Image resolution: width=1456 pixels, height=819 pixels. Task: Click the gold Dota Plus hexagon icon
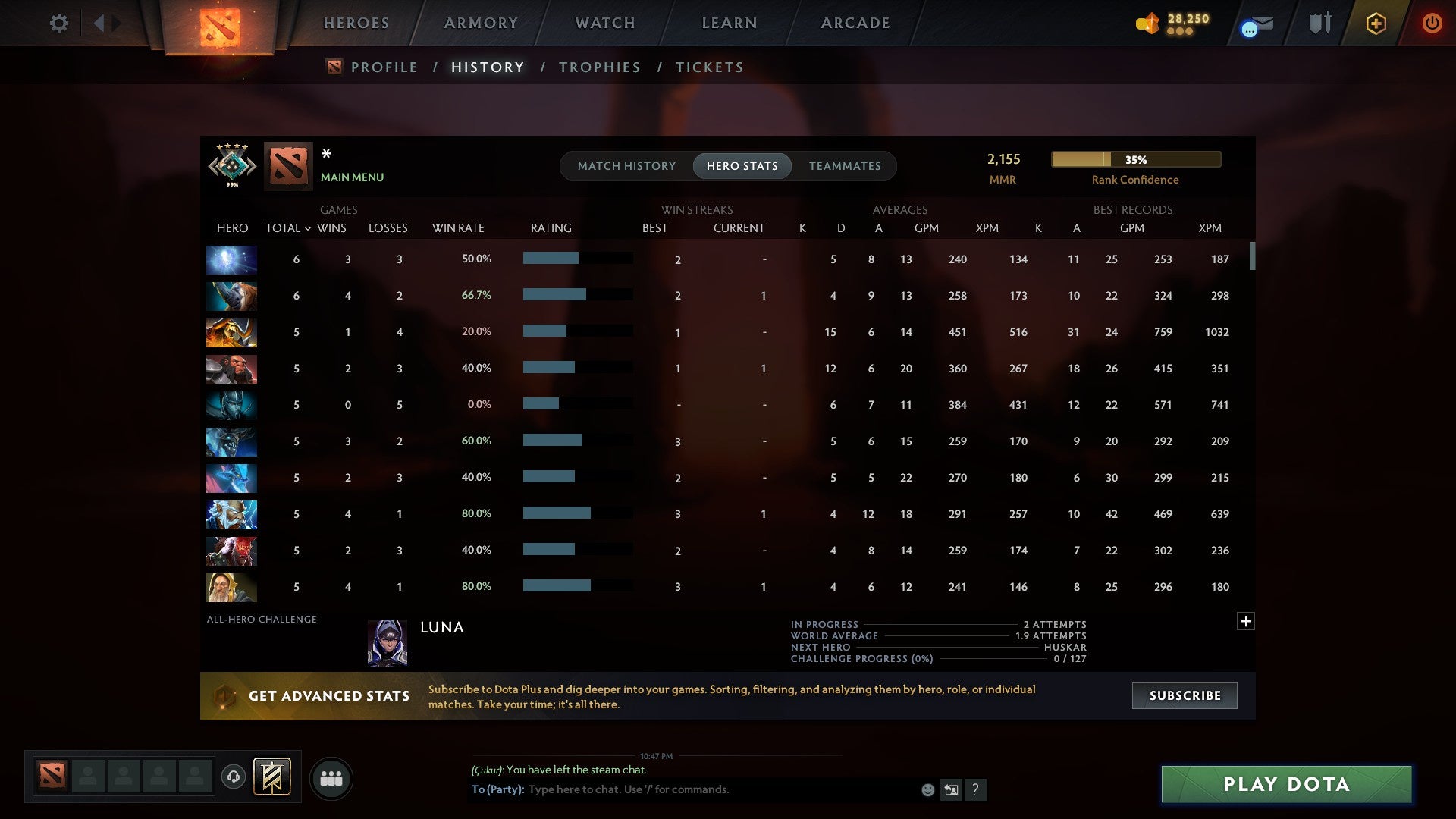tap(1375, 23)
